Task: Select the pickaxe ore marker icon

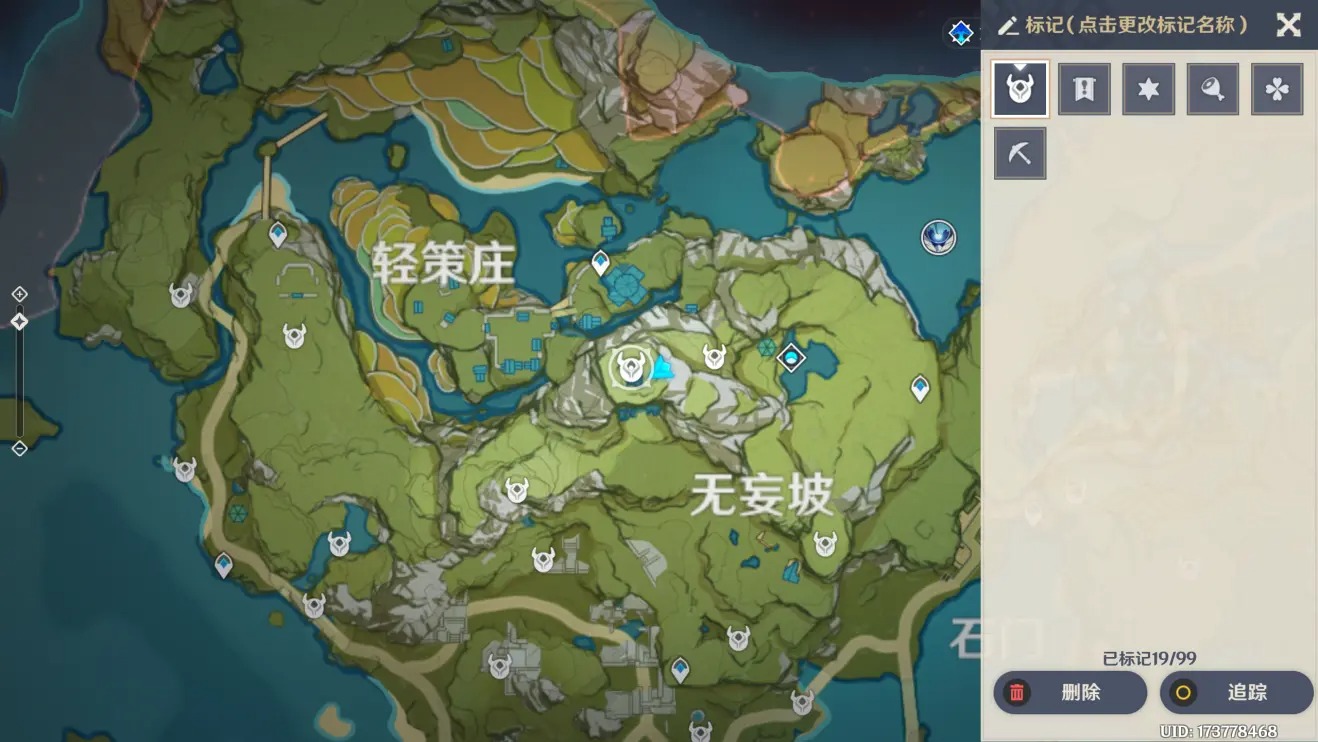Action: 1019,153
